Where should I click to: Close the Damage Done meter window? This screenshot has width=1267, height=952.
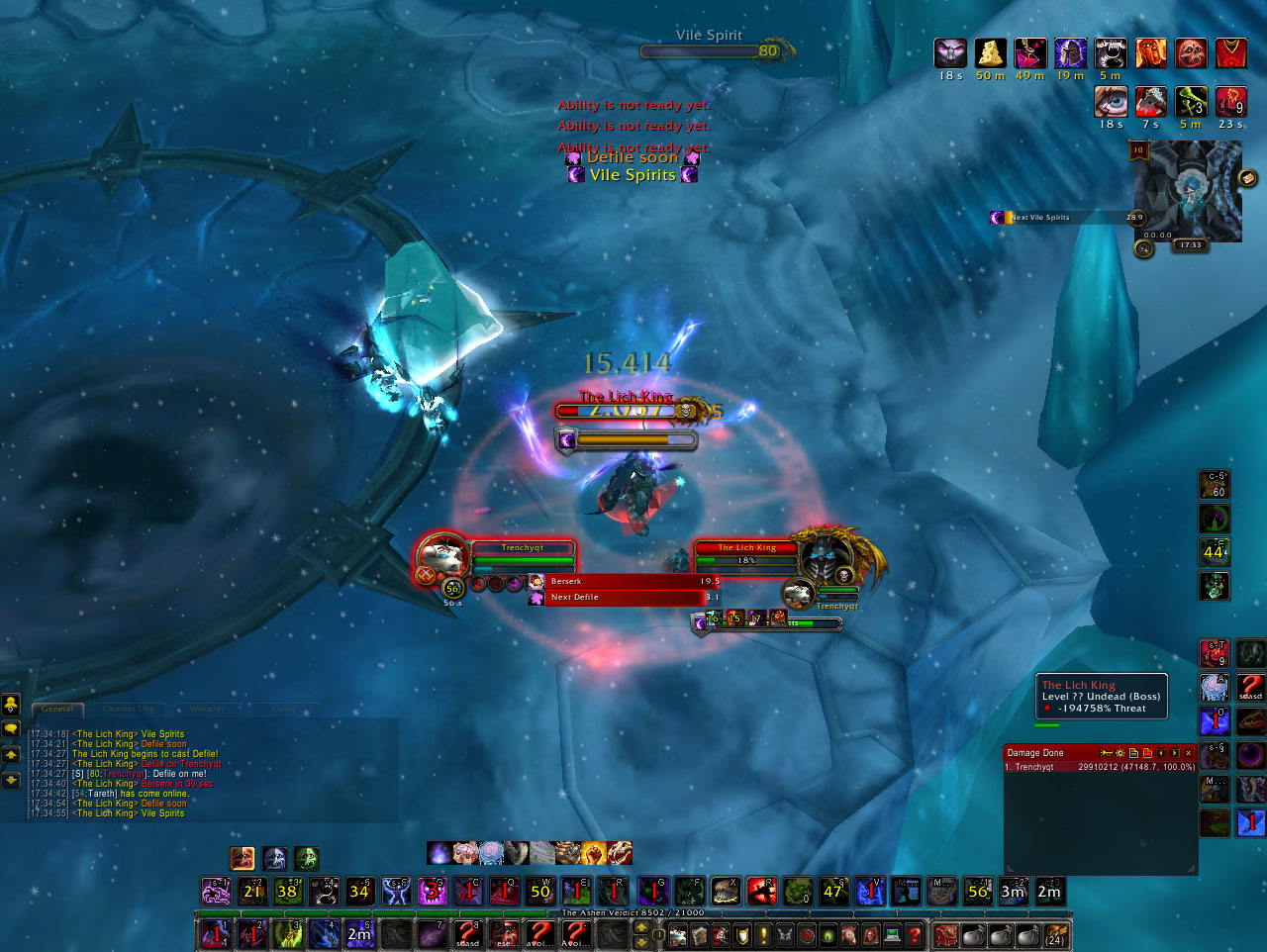point(1189,753)
